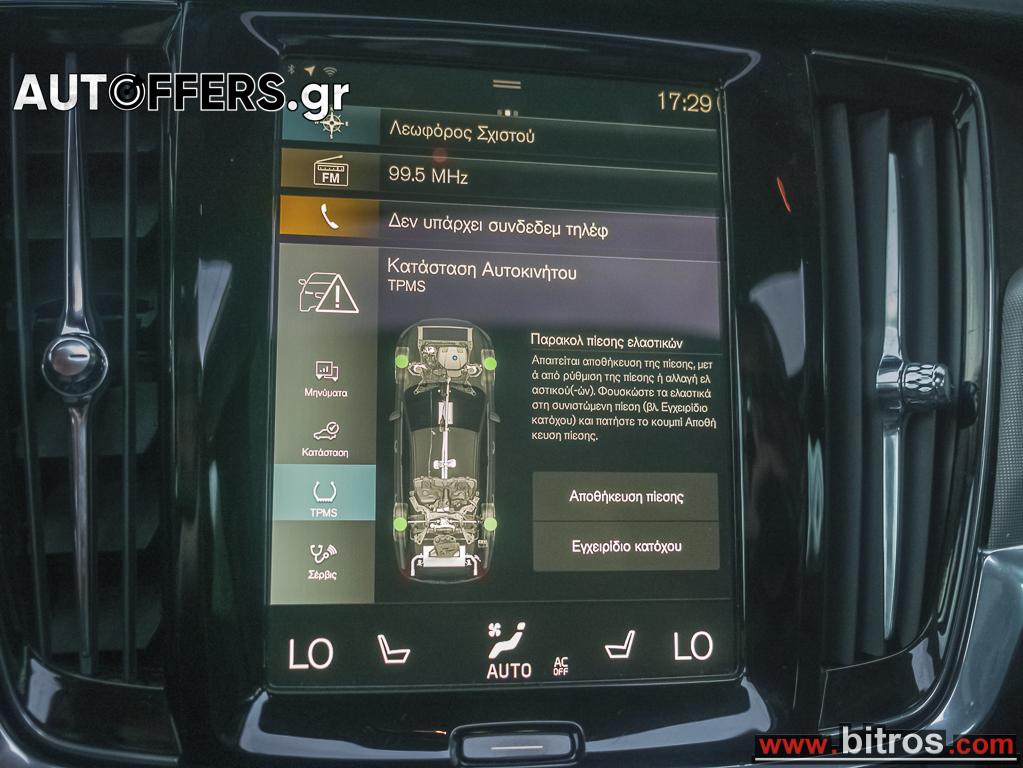Adjust the driver-side LO temperature

[x=310, y=653]
